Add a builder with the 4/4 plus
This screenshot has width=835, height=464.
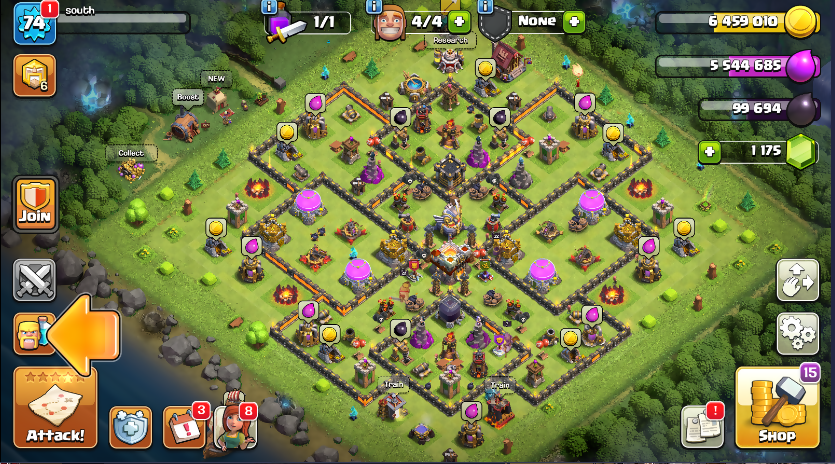pos(459,21)
